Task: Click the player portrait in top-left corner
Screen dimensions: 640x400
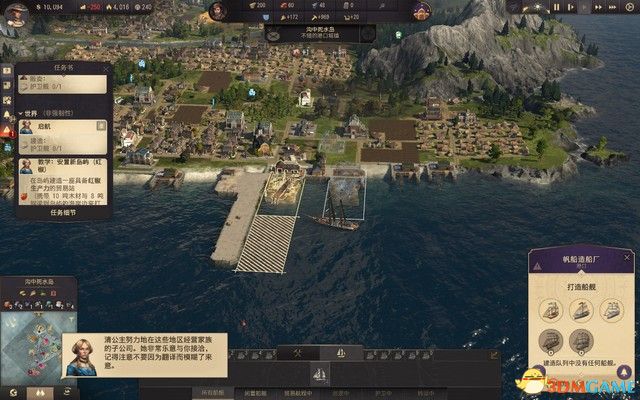Action: pos(11,17)
